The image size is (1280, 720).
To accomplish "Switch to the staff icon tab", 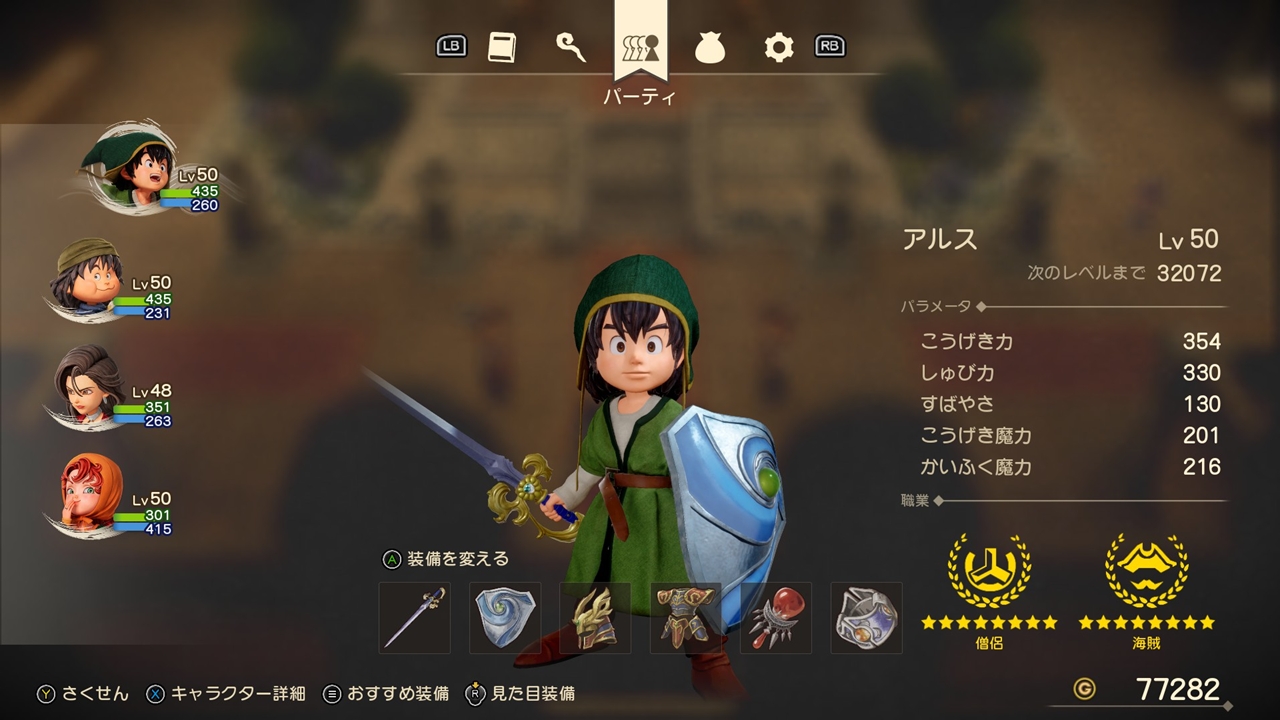I will [x=571, y=47].
